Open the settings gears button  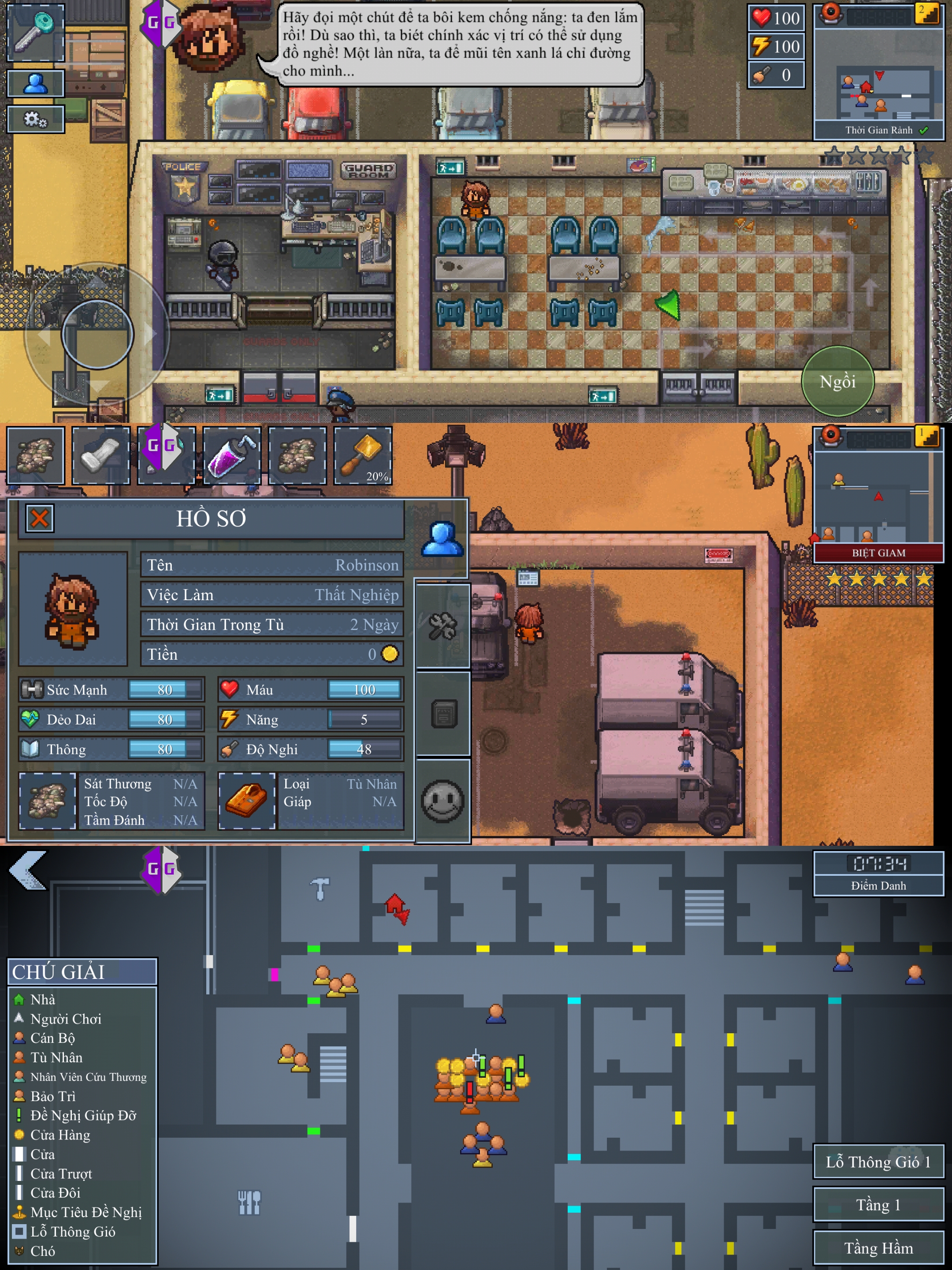click(x=36, y=120)
